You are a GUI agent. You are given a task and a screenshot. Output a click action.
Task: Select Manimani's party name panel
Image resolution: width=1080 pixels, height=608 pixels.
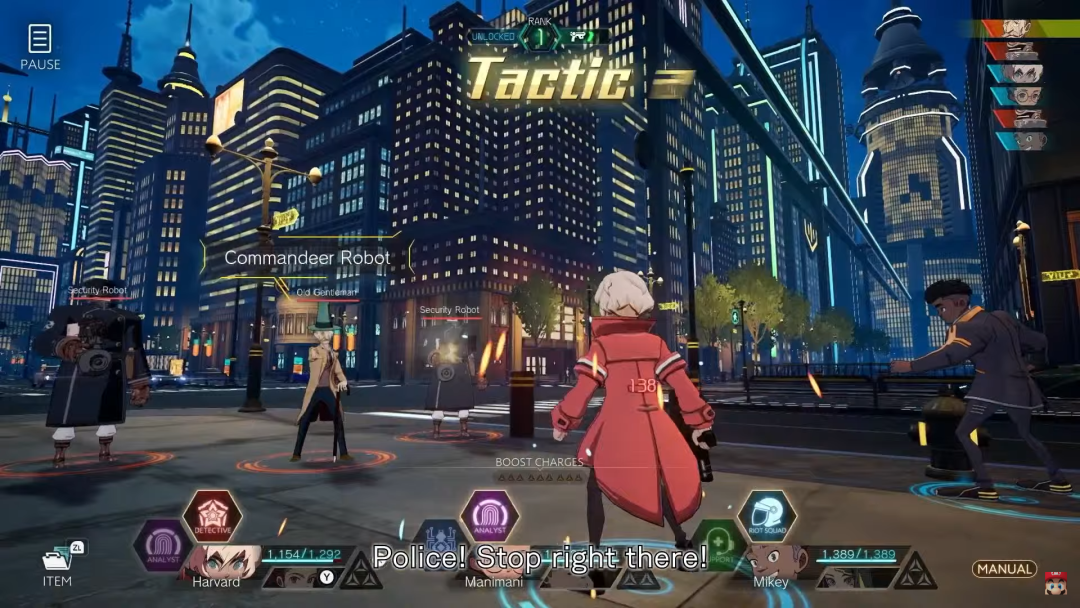488,581
